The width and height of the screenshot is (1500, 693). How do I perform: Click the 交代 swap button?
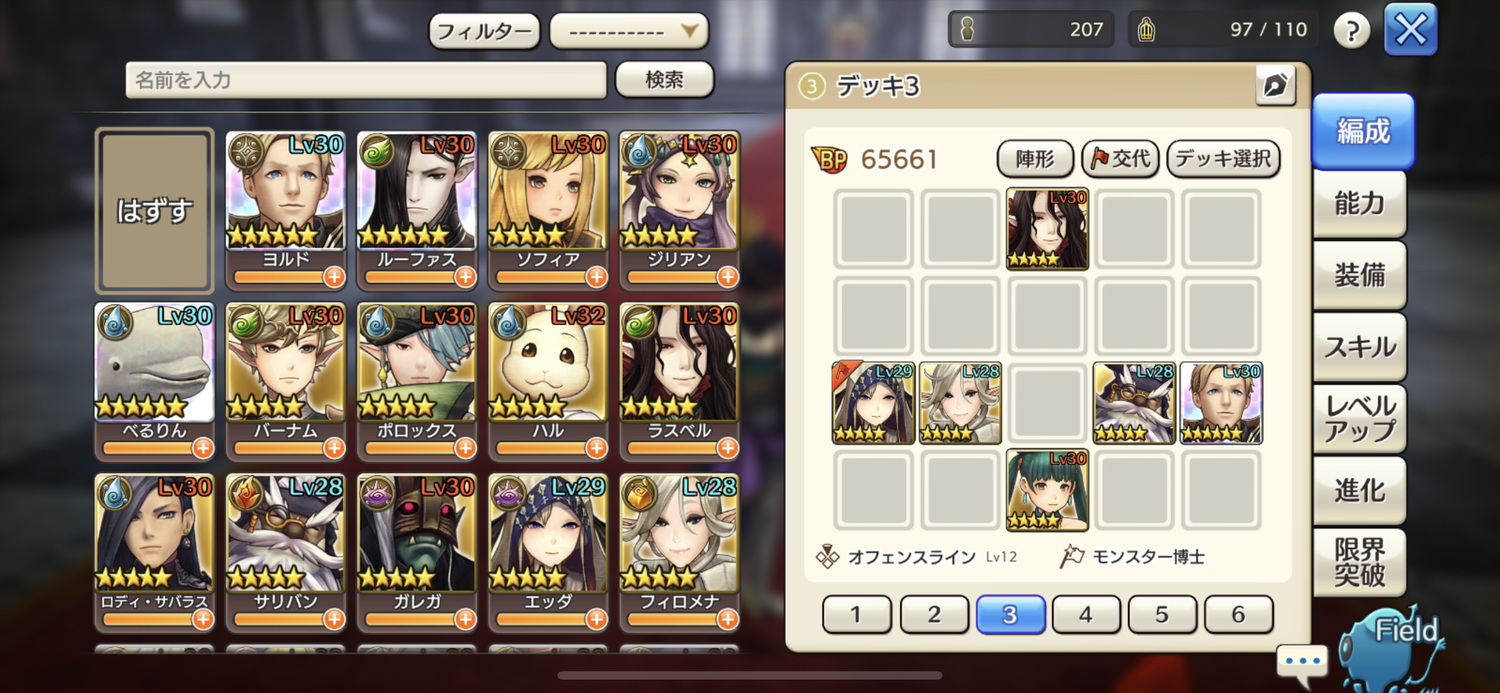[x=1120, y=158]
